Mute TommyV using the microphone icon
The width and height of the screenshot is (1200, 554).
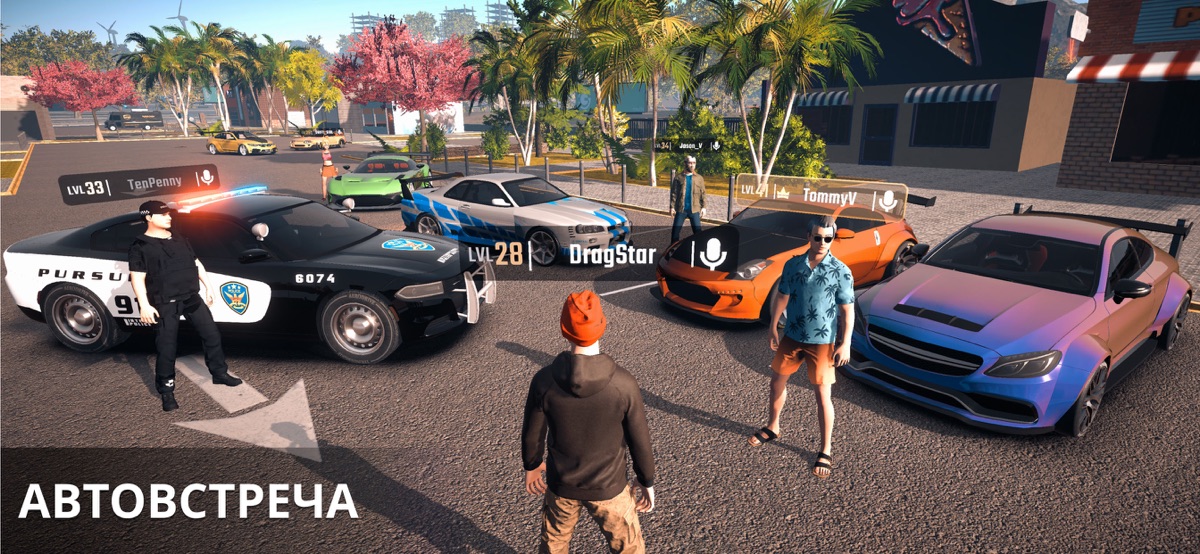[887, 199]
